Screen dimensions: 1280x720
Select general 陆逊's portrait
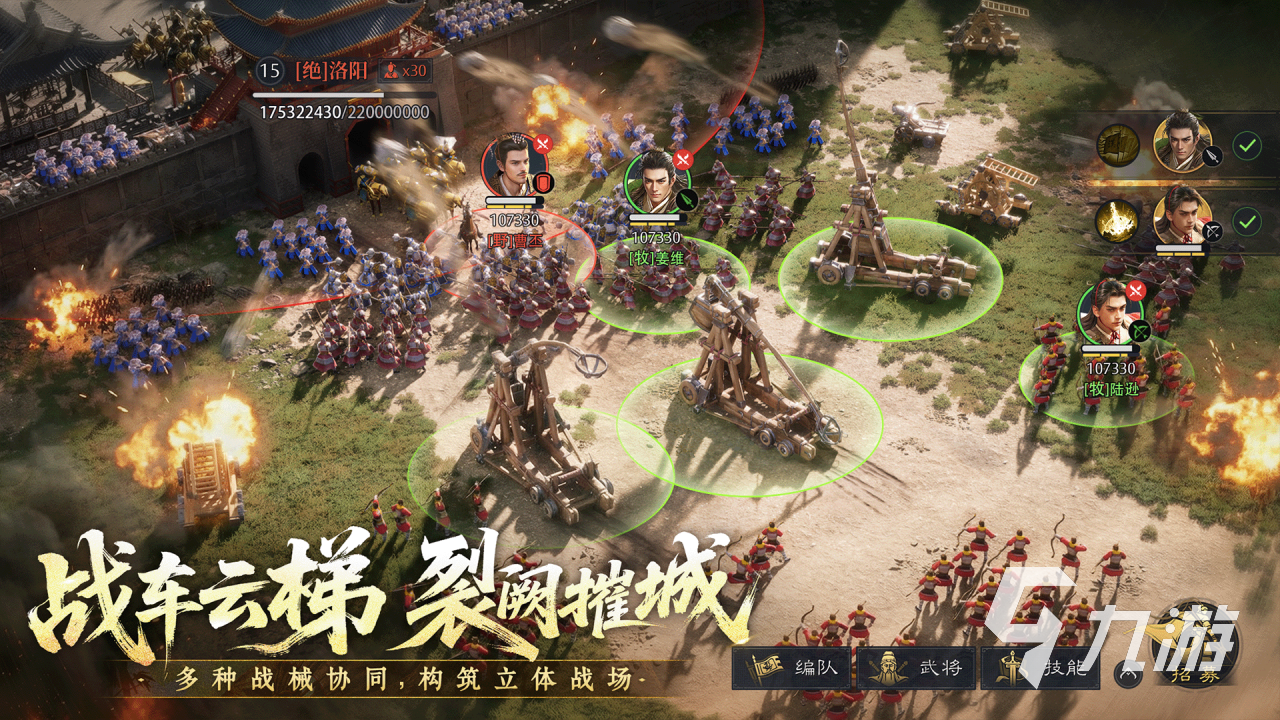(1110, 312)
